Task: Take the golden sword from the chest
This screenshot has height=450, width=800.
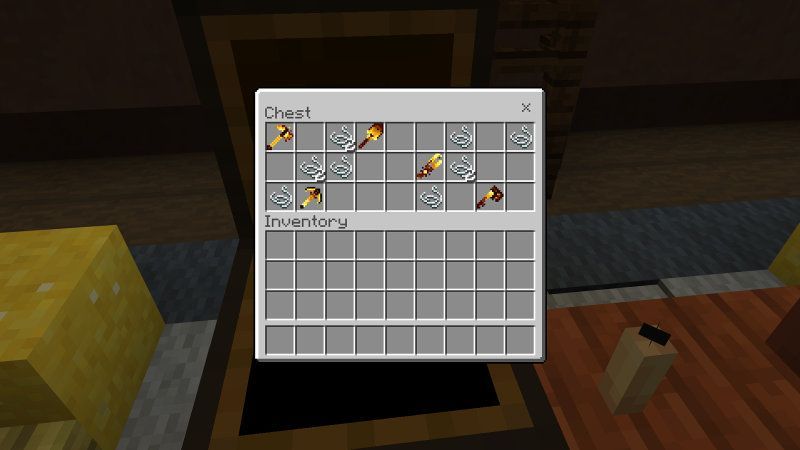Action: (x=430, y=167)
